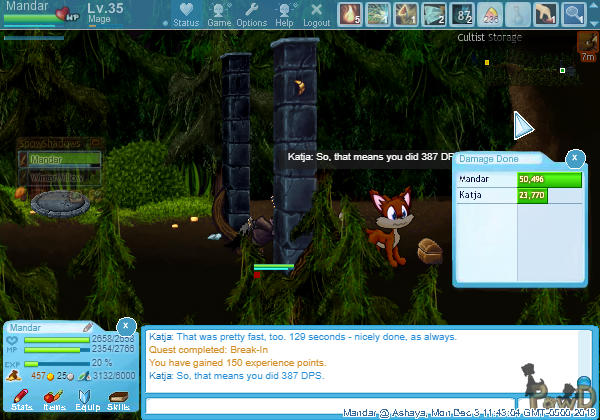Viewport: 600px width, 420px height.
Task: Activate the fire spell hotbar icon
Action: click(350, 14)
